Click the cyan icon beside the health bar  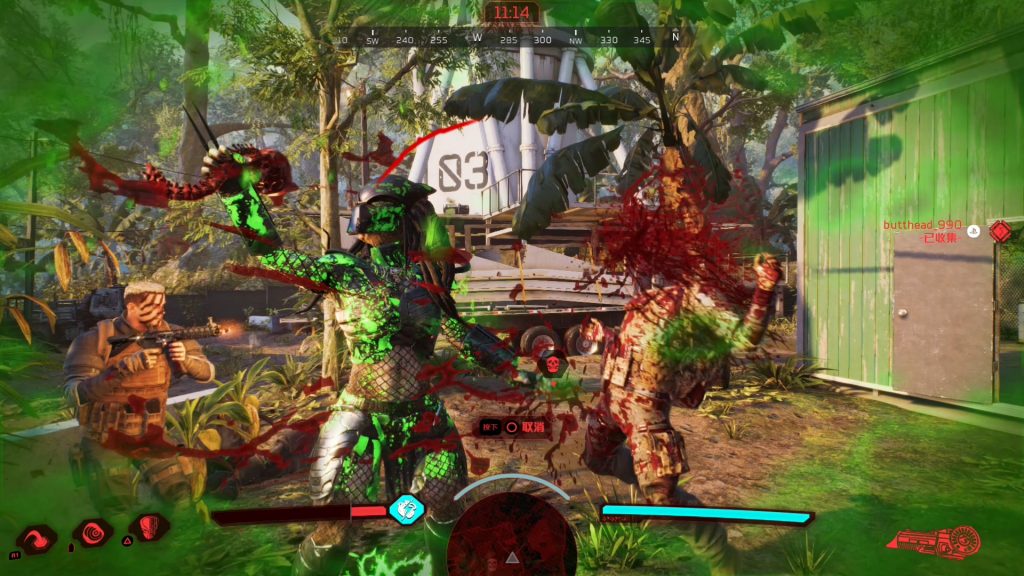click(x=407, y=508)
